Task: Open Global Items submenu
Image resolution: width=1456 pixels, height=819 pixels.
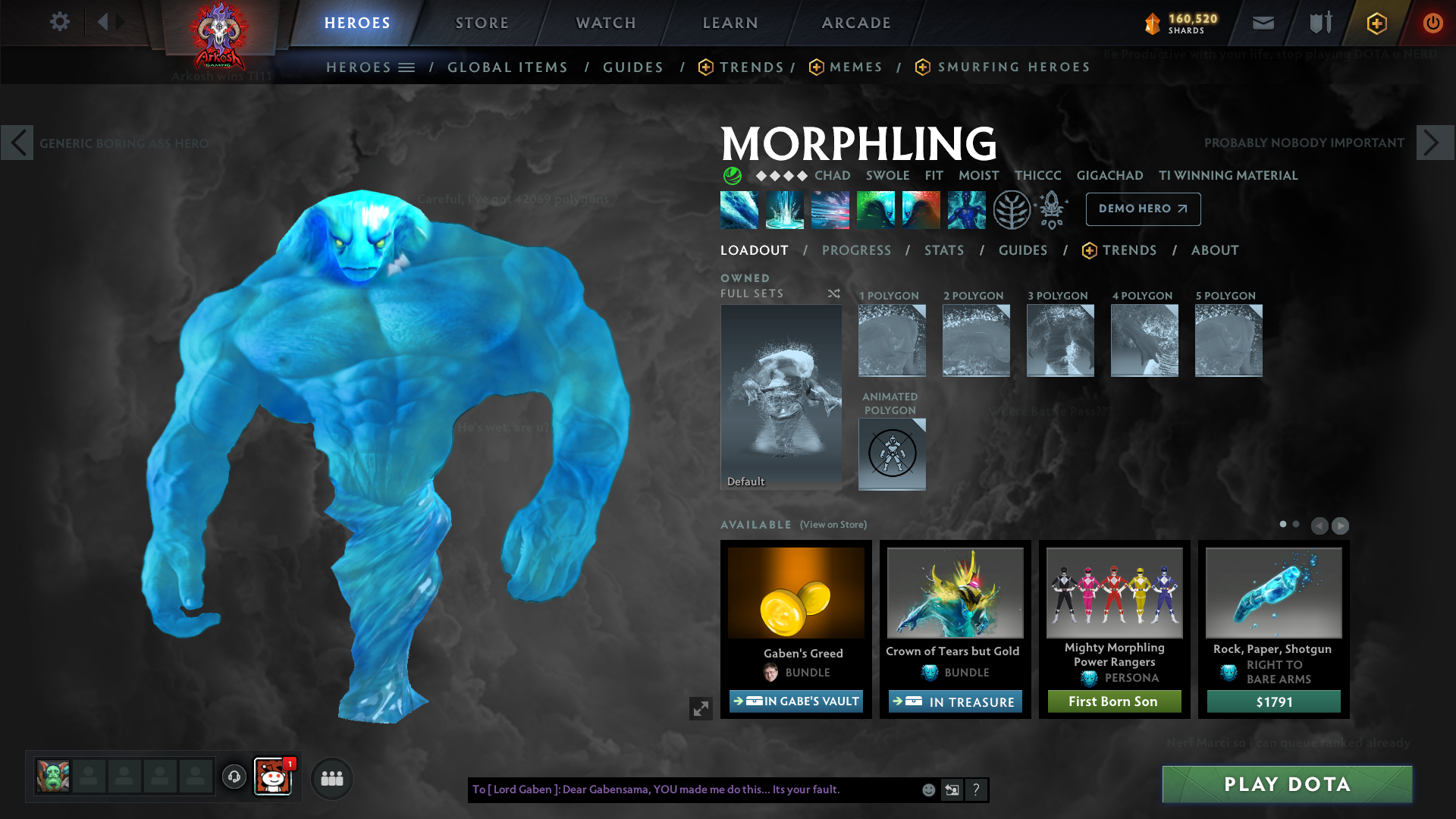Action: point(507,67)
